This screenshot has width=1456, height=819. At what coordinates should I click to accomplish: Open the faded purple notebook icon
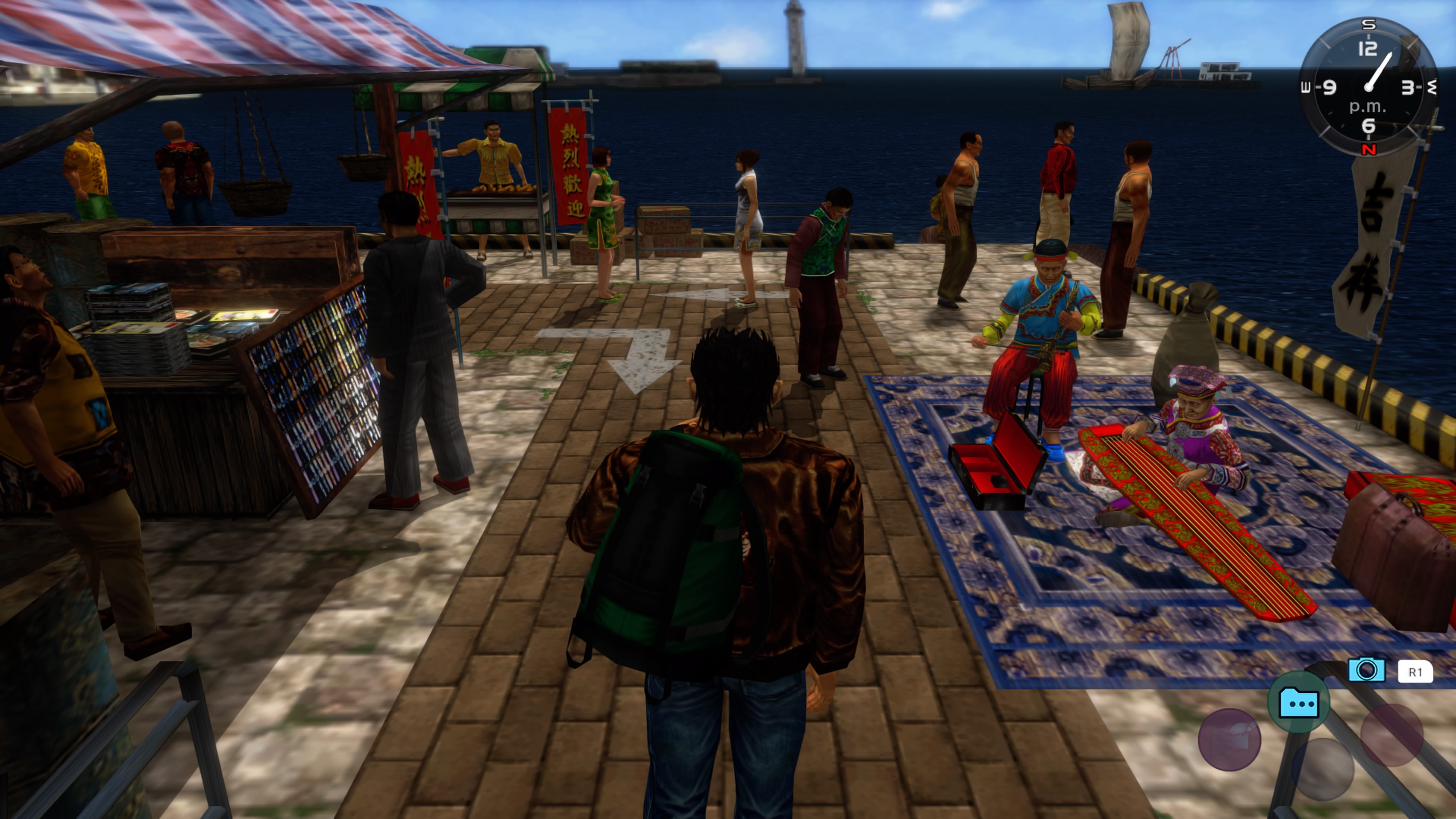[1229, 739]
